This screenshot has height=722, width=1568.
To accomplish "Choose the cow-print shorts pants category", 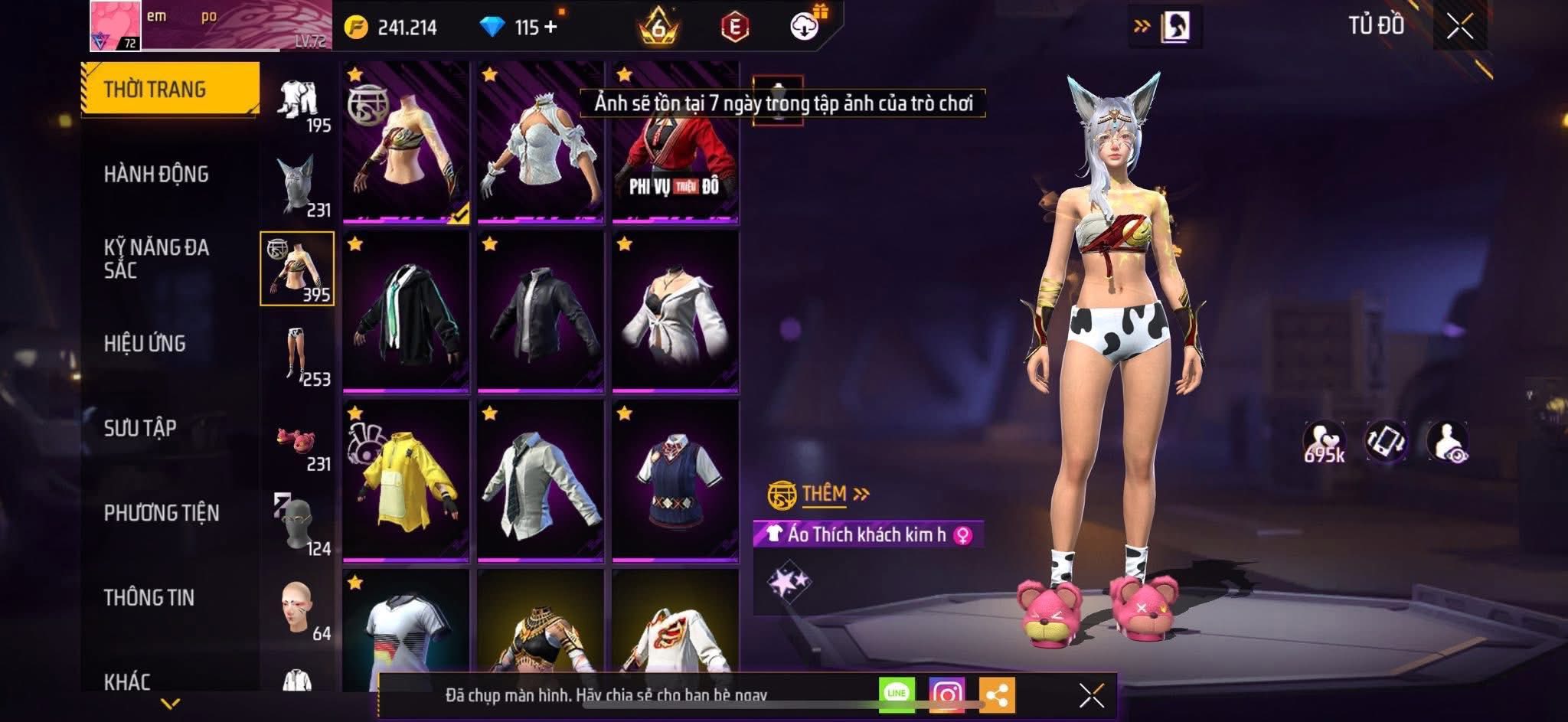I will (297, 354).
